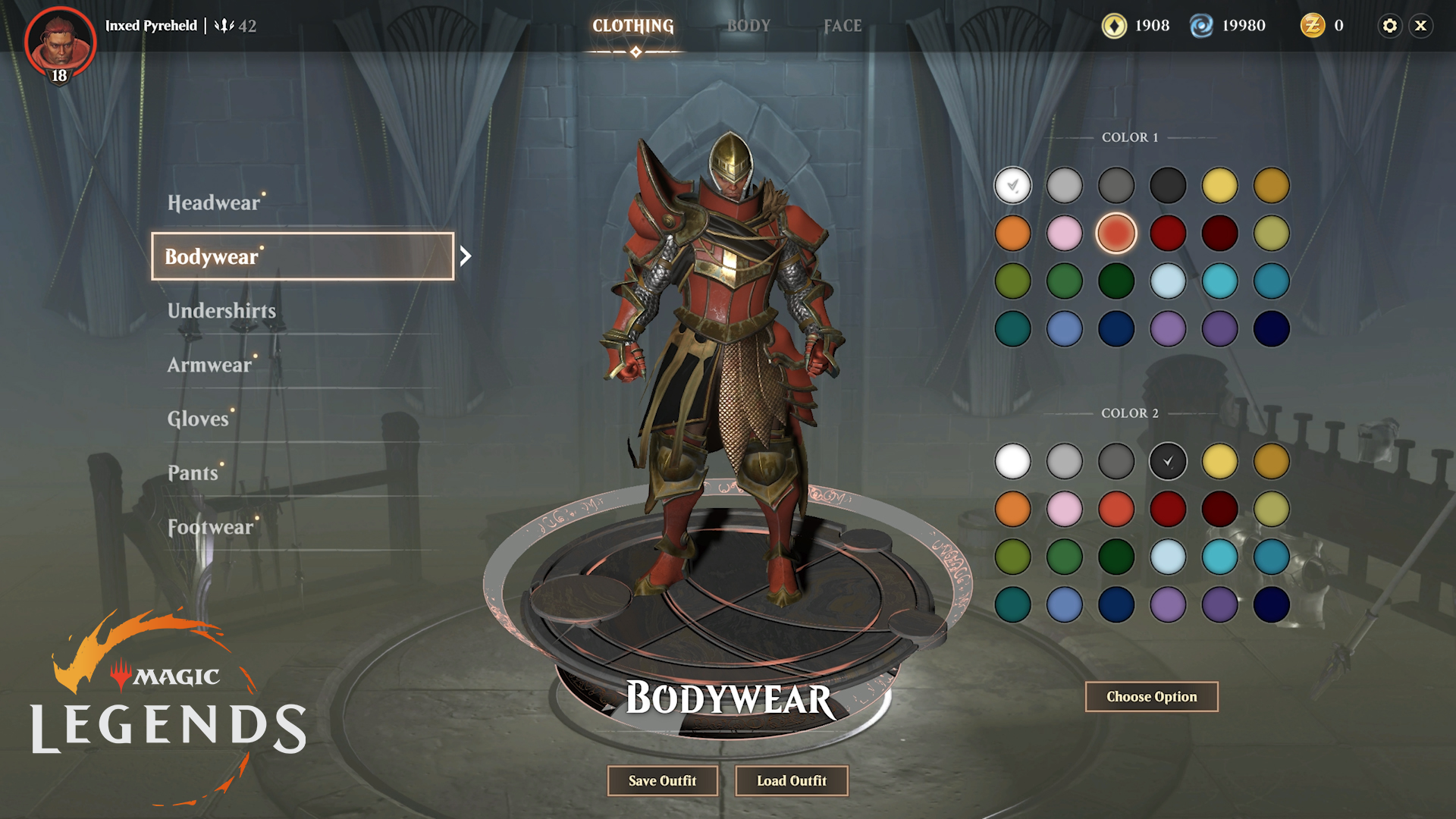Image resolution: width=1456 pixels, height=819 pixels.
Task: Open settings with the gear icon
Action: (x=1389, y=26)
